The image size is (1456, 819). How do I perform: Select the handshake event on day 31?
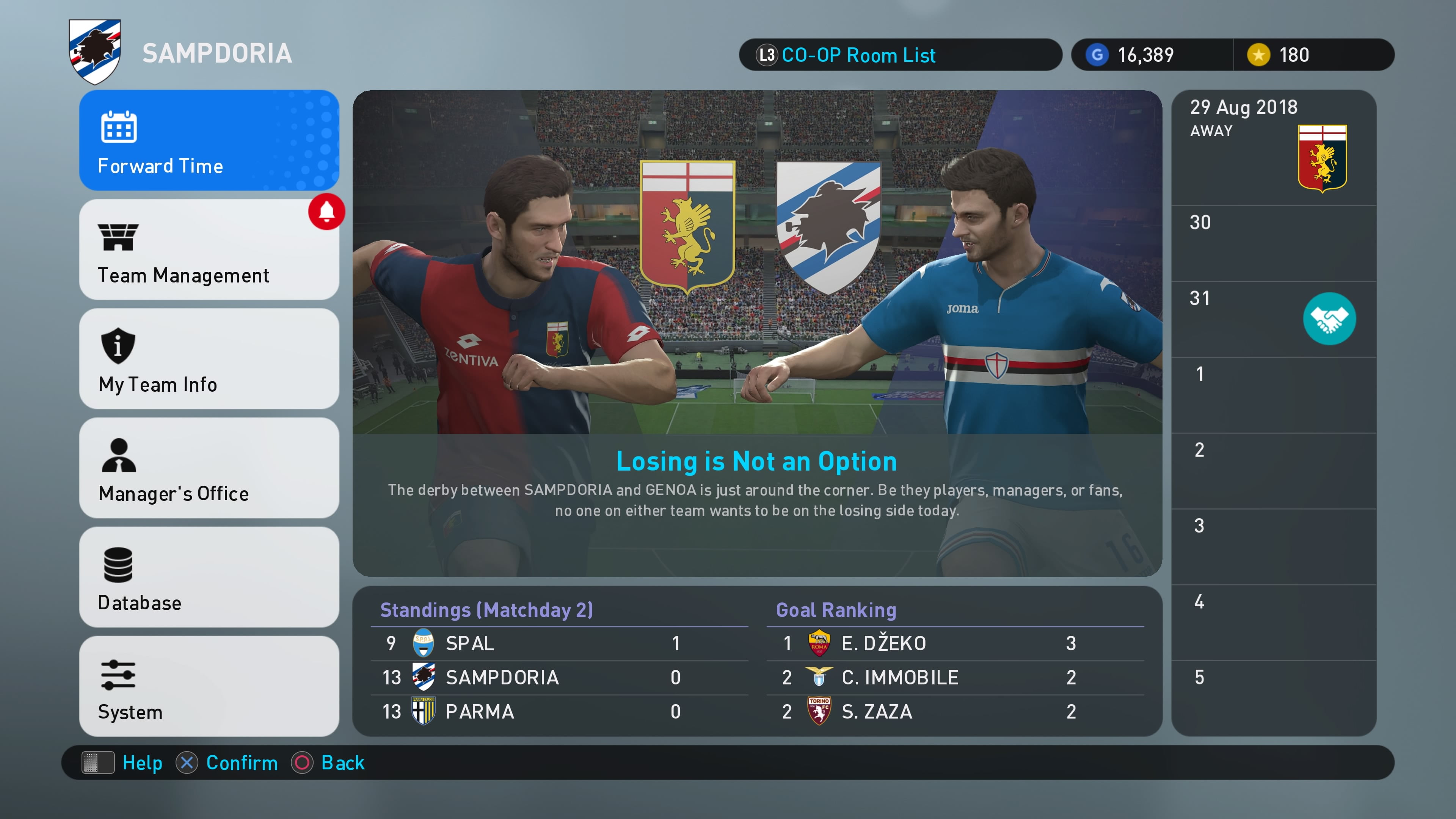(1329, 319)
